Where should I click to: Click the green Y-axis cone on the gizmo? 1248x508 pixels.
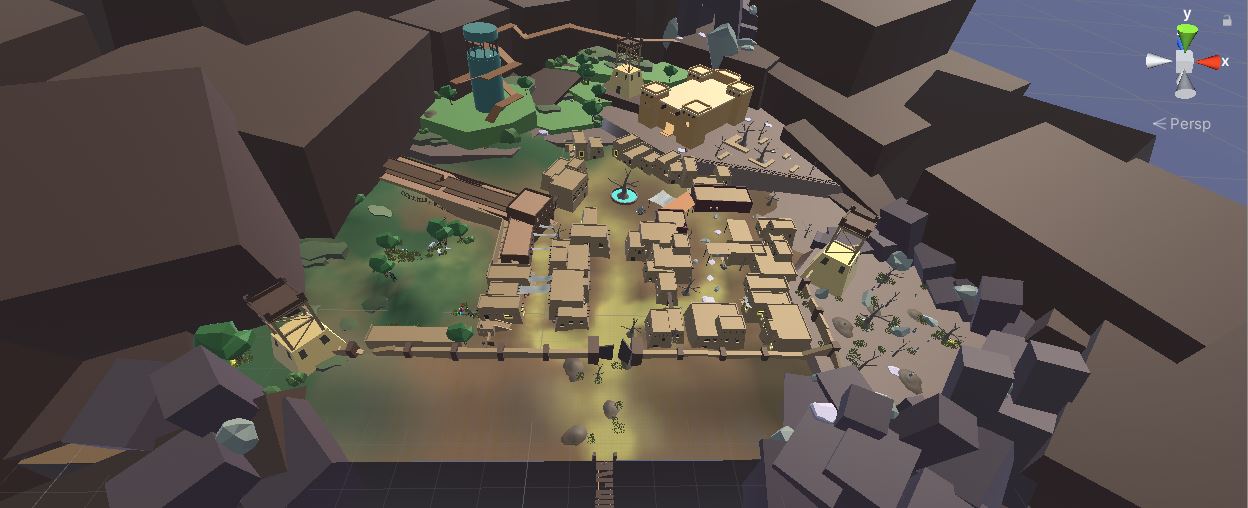tap(1186, 36)
